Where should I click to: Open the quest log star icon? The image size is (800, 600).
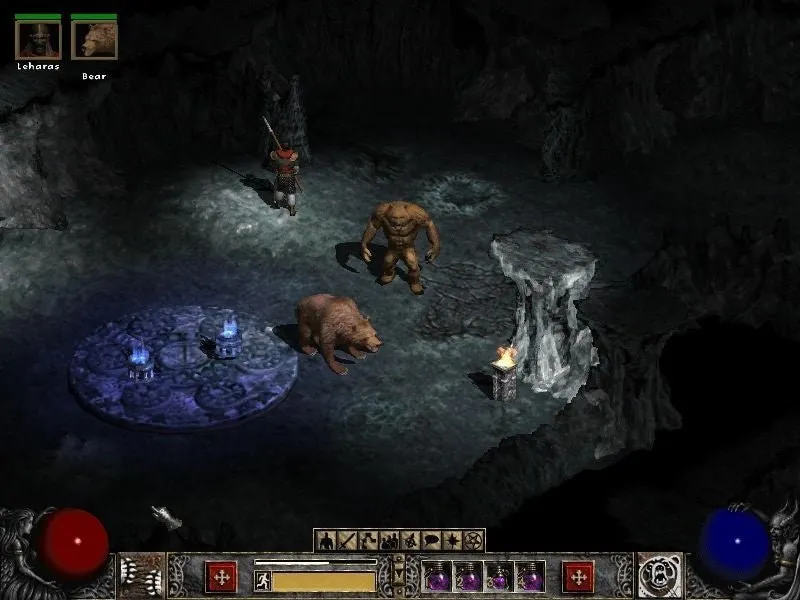pos(452,541)
